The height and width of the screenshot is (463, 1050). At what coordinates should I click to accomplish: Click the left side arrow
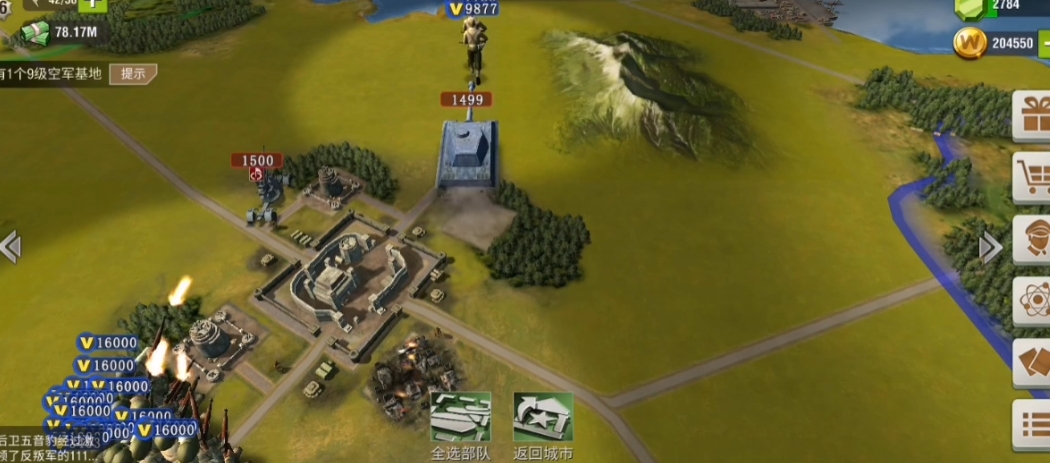[x=10, y=246]
